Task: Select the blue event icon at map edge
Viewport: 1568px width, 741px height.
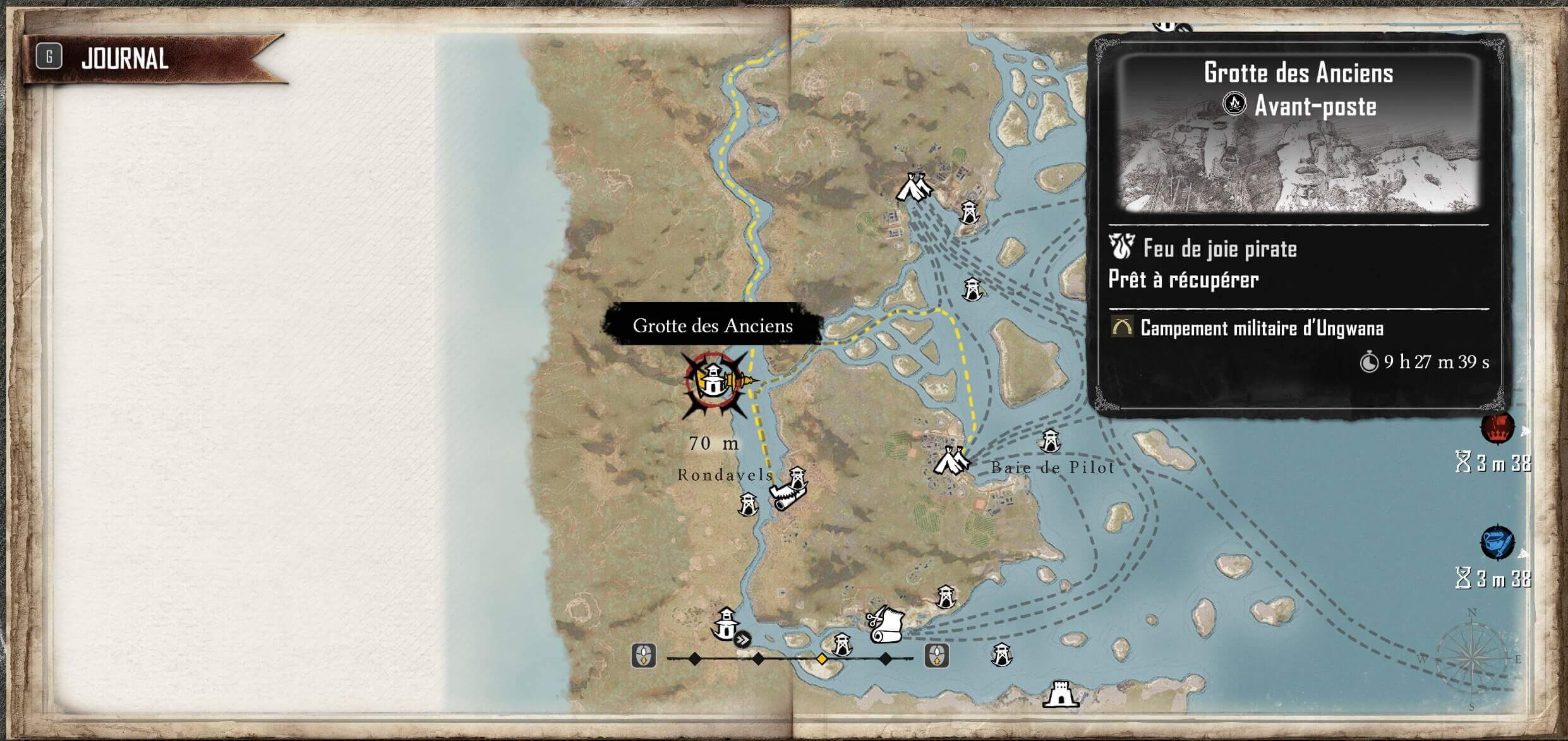Action: click(1497, 543)
